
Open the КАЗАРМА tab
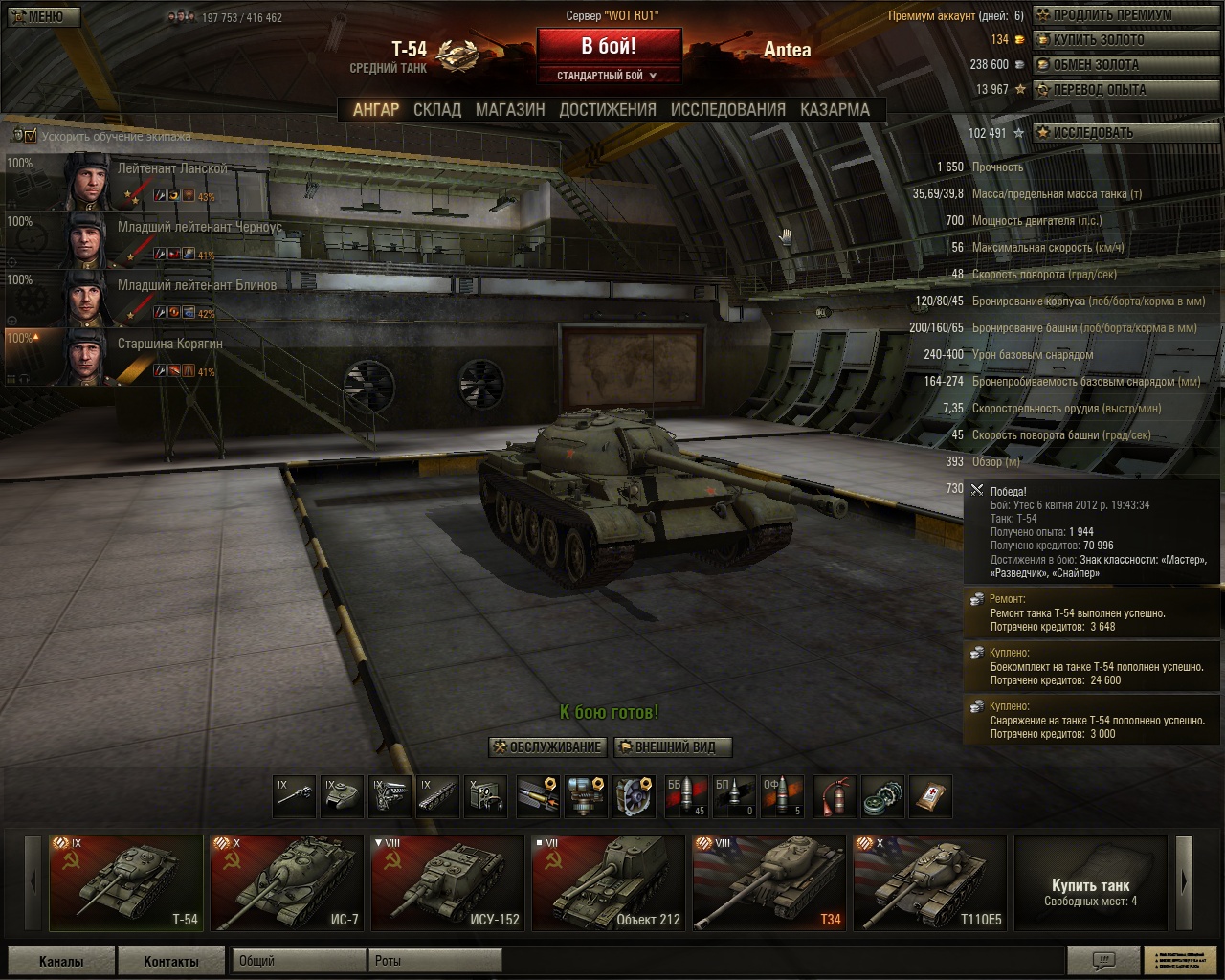835,109
